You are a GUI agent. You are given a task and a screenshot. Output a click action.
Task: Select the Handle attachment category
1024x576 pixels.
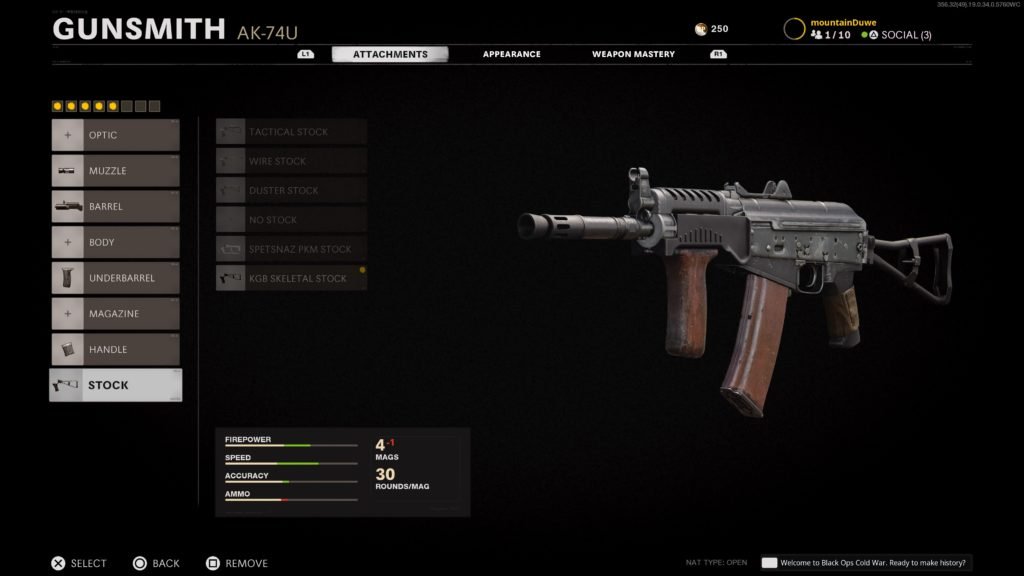(x=115, y=350)
